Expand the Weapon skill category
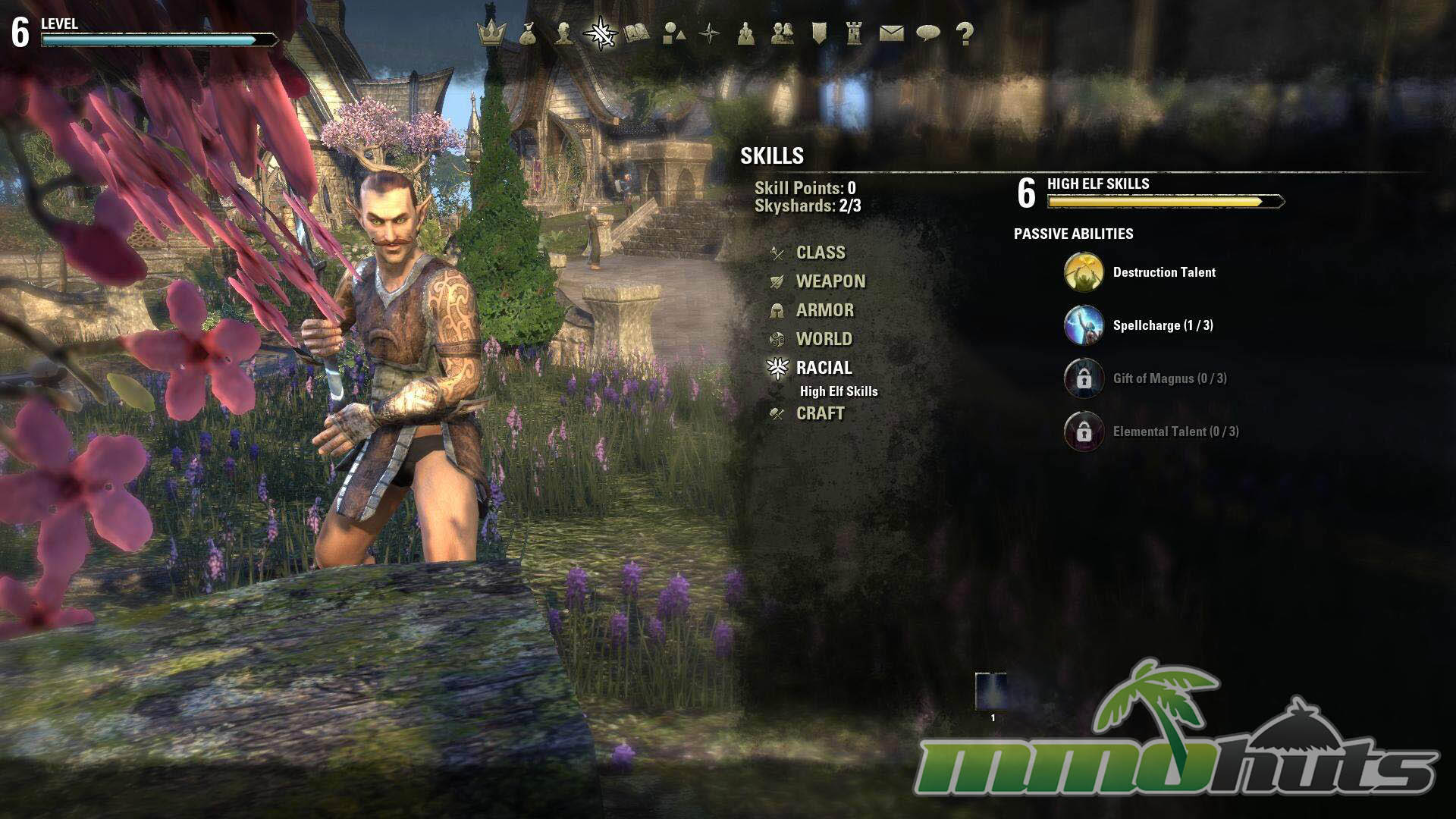Screen dimensions: 1456x819 [830, 281]
